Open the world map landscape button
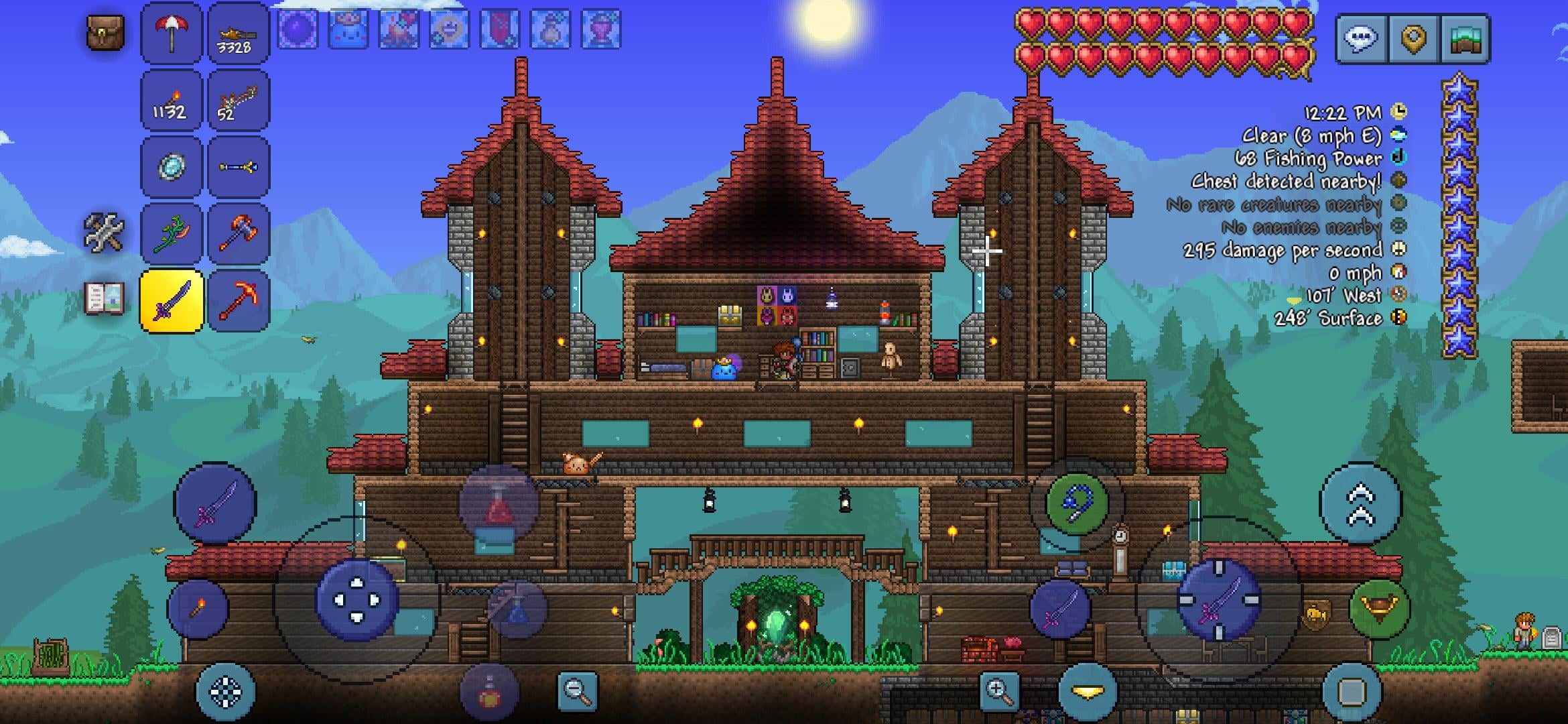The image size is (1568, 724). point(1464,39)
